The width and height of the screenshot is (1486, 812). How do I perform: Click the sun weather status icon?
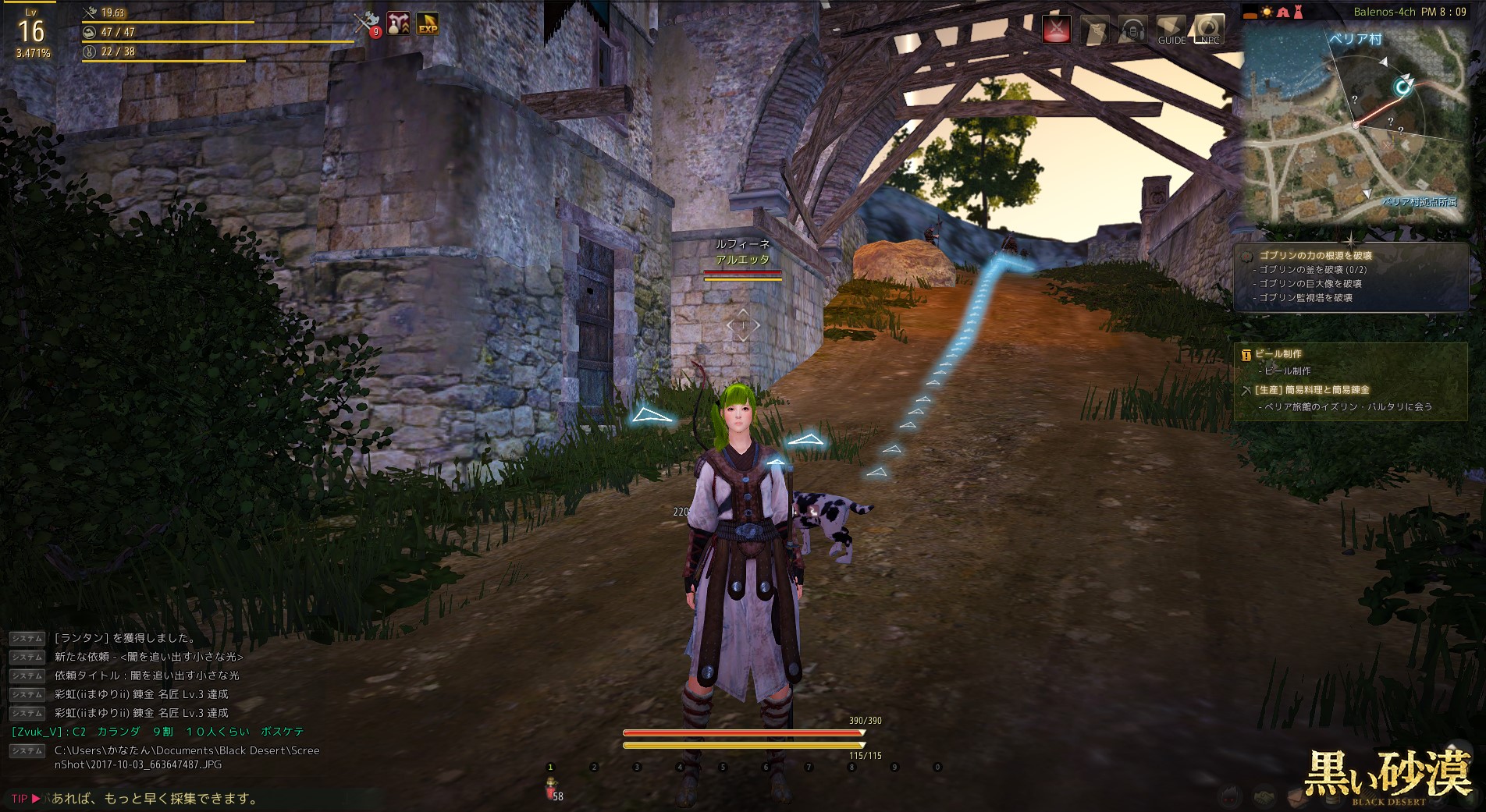[1267, 12]
